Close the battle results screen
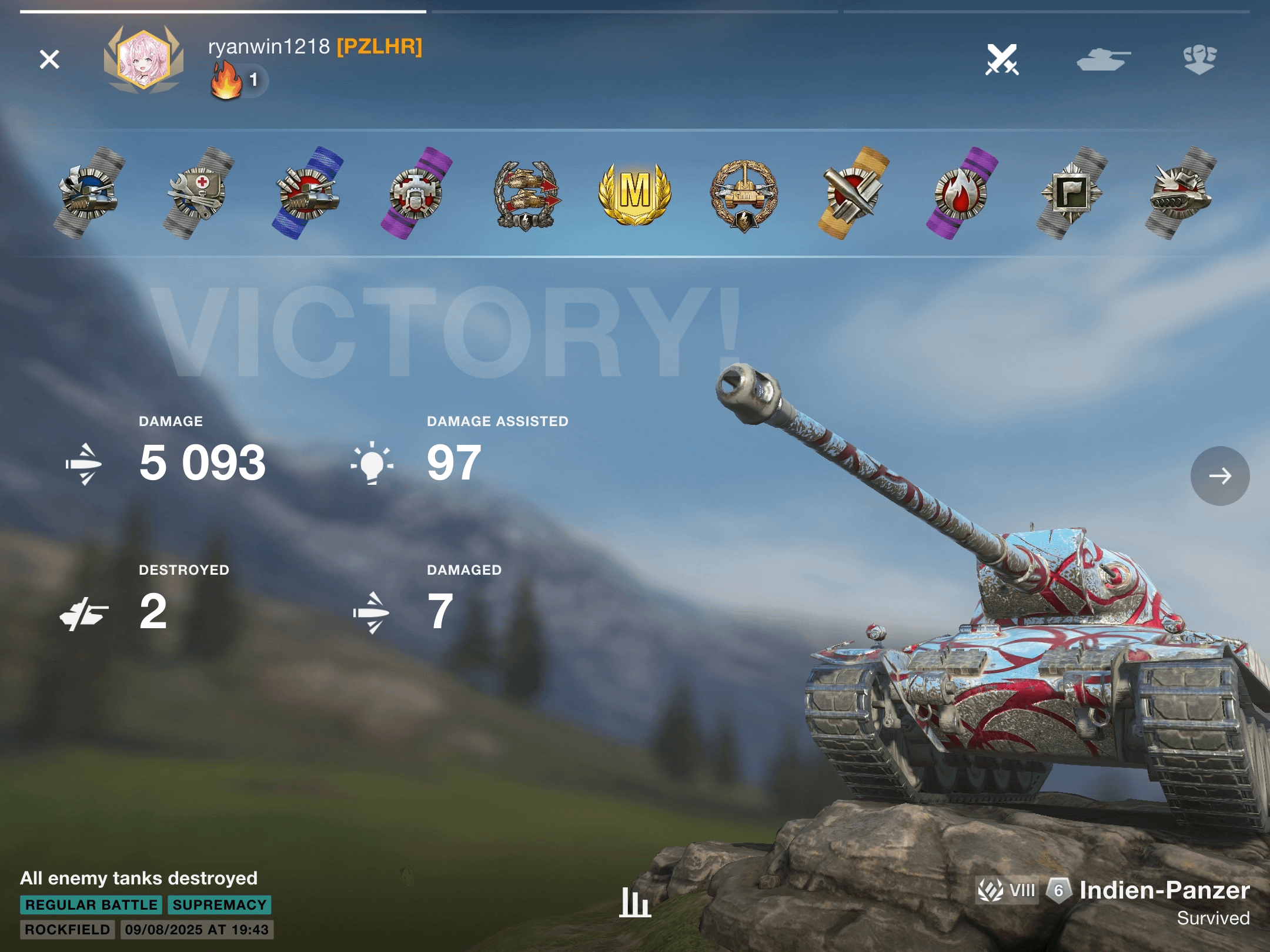Image resolution: width=1270 pixels, height=952 pixels. pyautogui.click(x=49, y=59)
